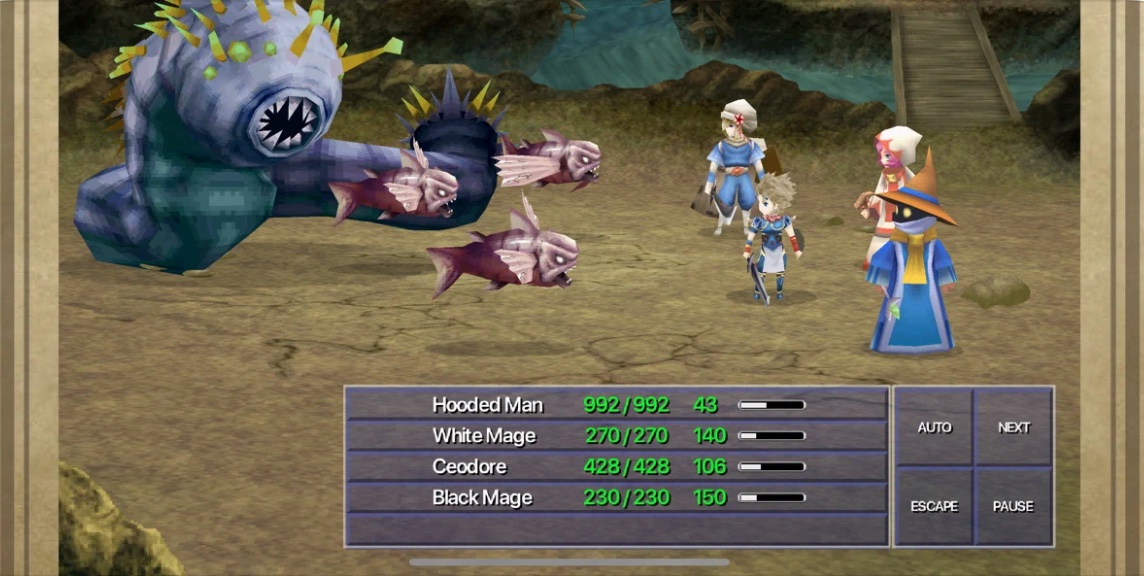Pause the battle with PAUSE
The width and height of the screenshot is (1144, 576).
(1013, 506)
